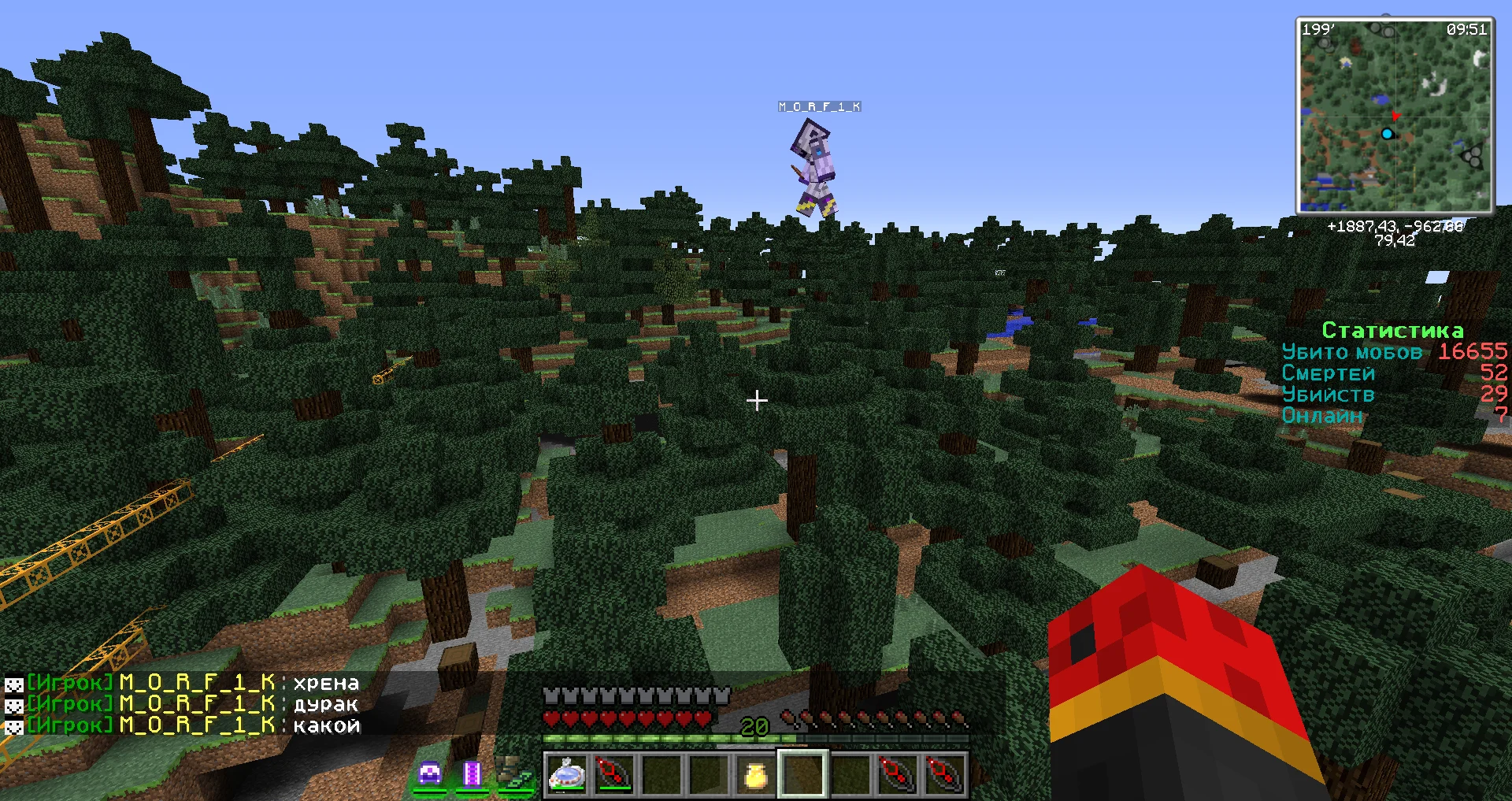
Task: Select the silver dish hotbar slot
Action: click(567, 773)
